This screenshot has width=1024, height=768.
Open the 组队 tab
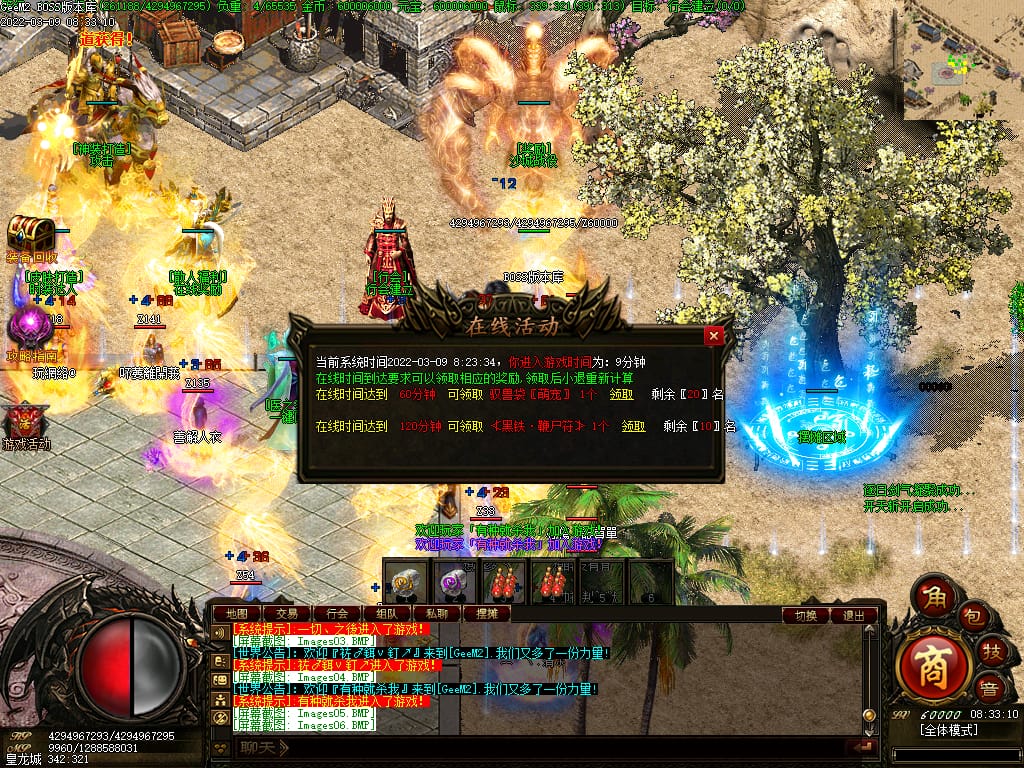386,613
